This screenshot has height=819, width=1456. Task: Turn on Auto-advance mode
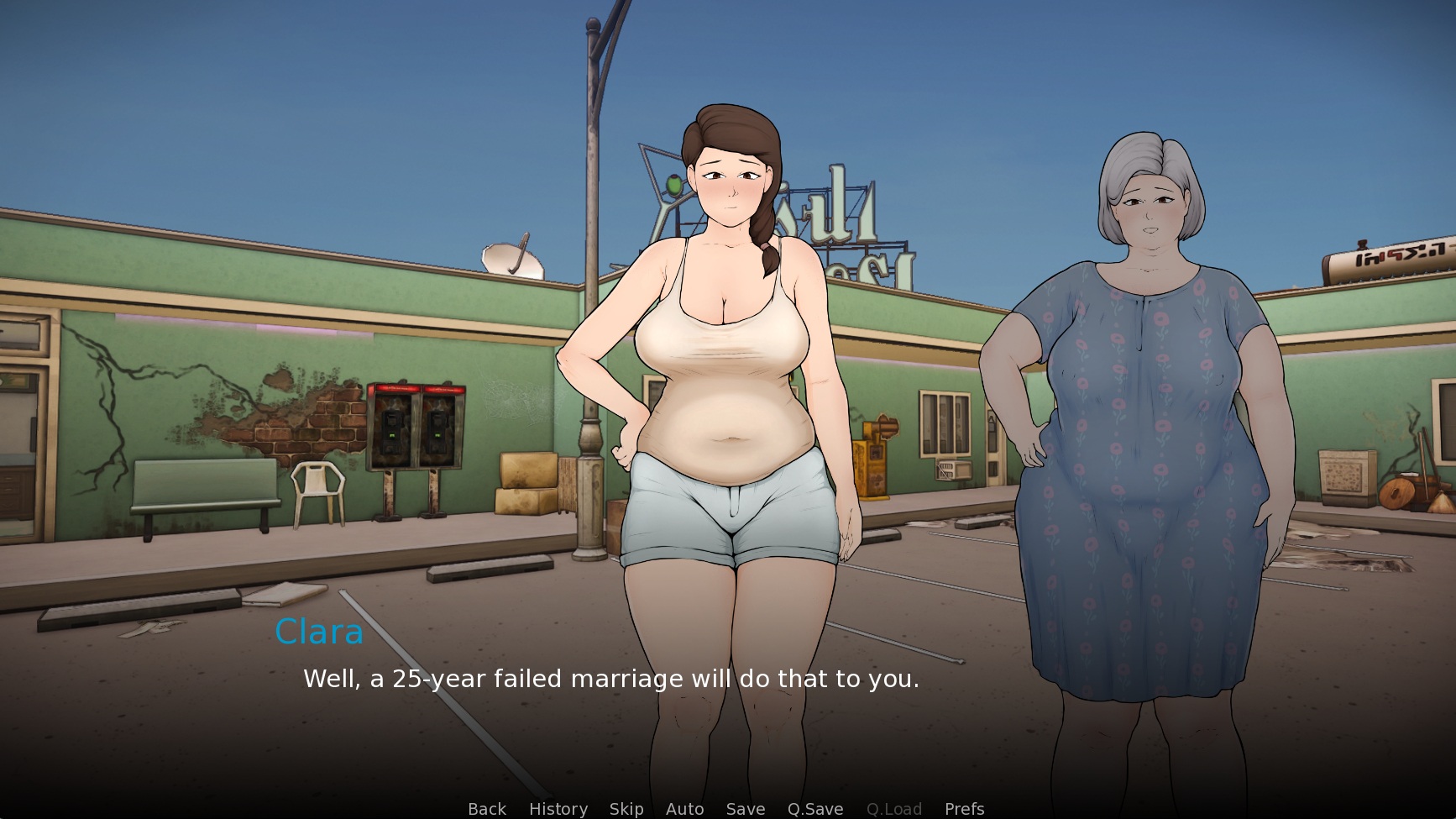pyautogui.click(x=684, y=808)
